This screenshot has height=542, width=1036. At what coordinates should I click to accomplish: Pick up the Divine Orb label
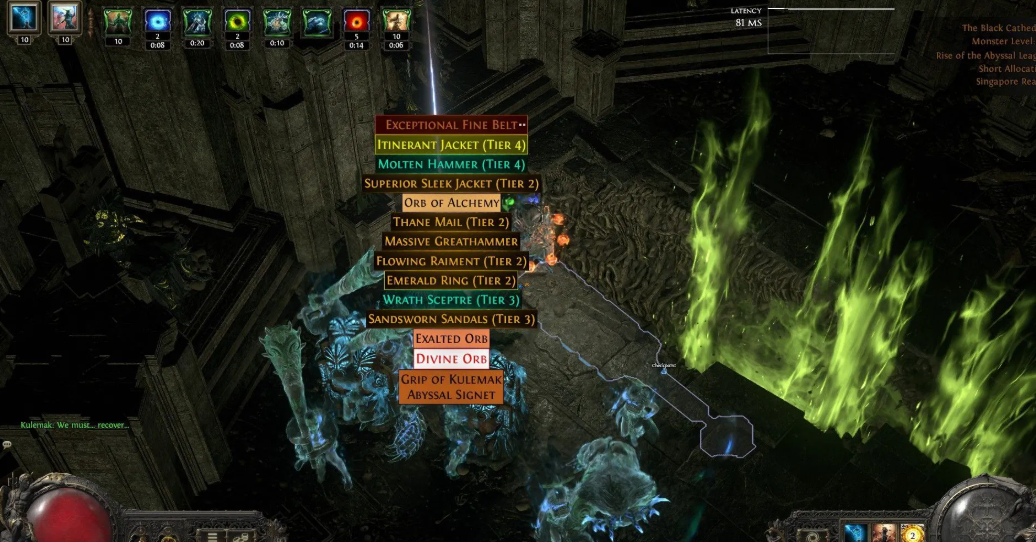451,359
